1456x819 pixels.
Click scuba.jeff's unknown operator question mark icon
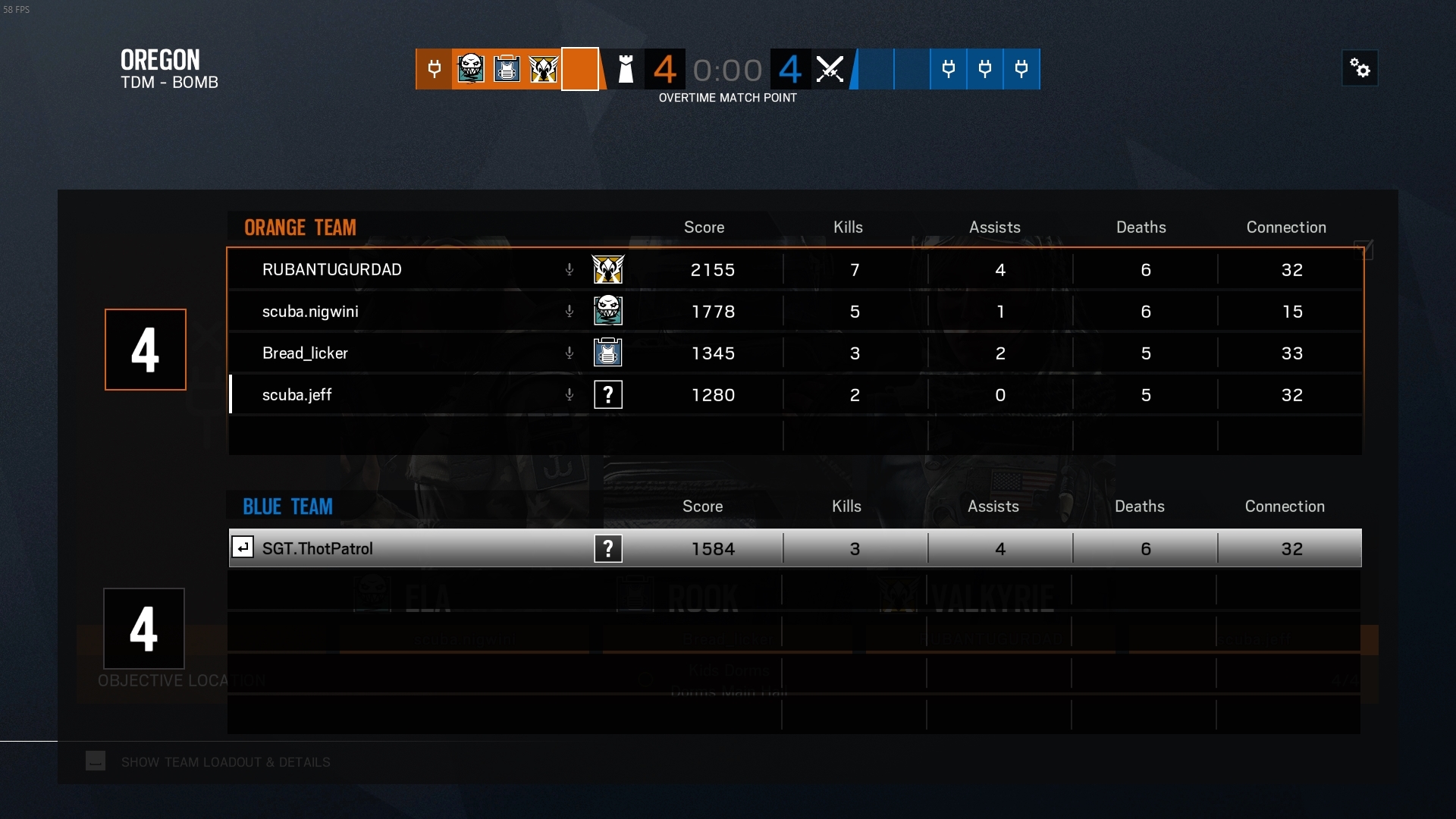(608, 394)
